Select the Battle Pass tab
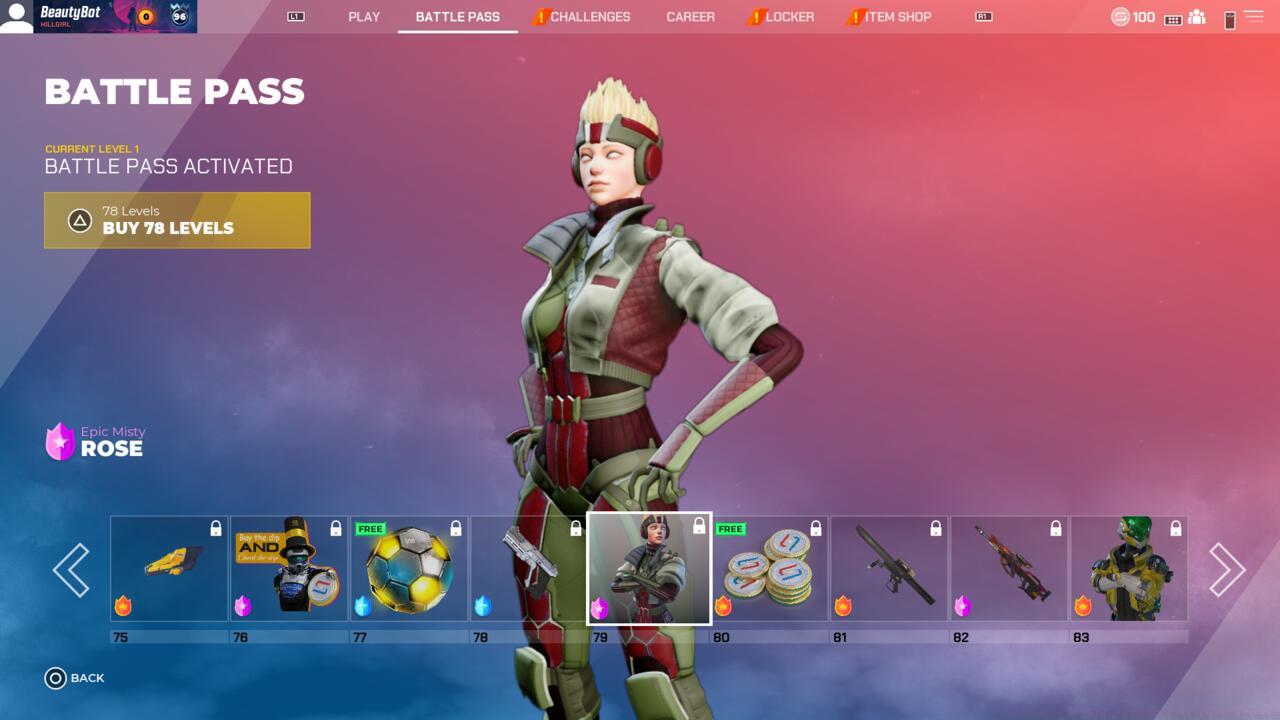The width and height of the screenshot is (1280, 720). [457, 17]
